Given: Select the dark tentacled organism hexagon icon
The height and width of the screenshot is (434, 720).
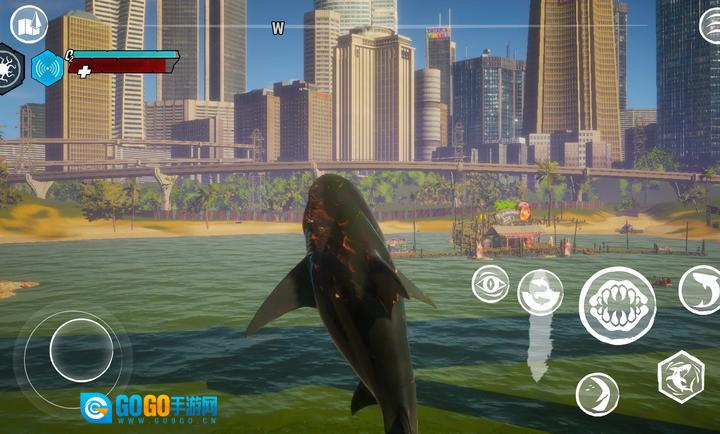Looking at the screenshot, I should point(8,66).
